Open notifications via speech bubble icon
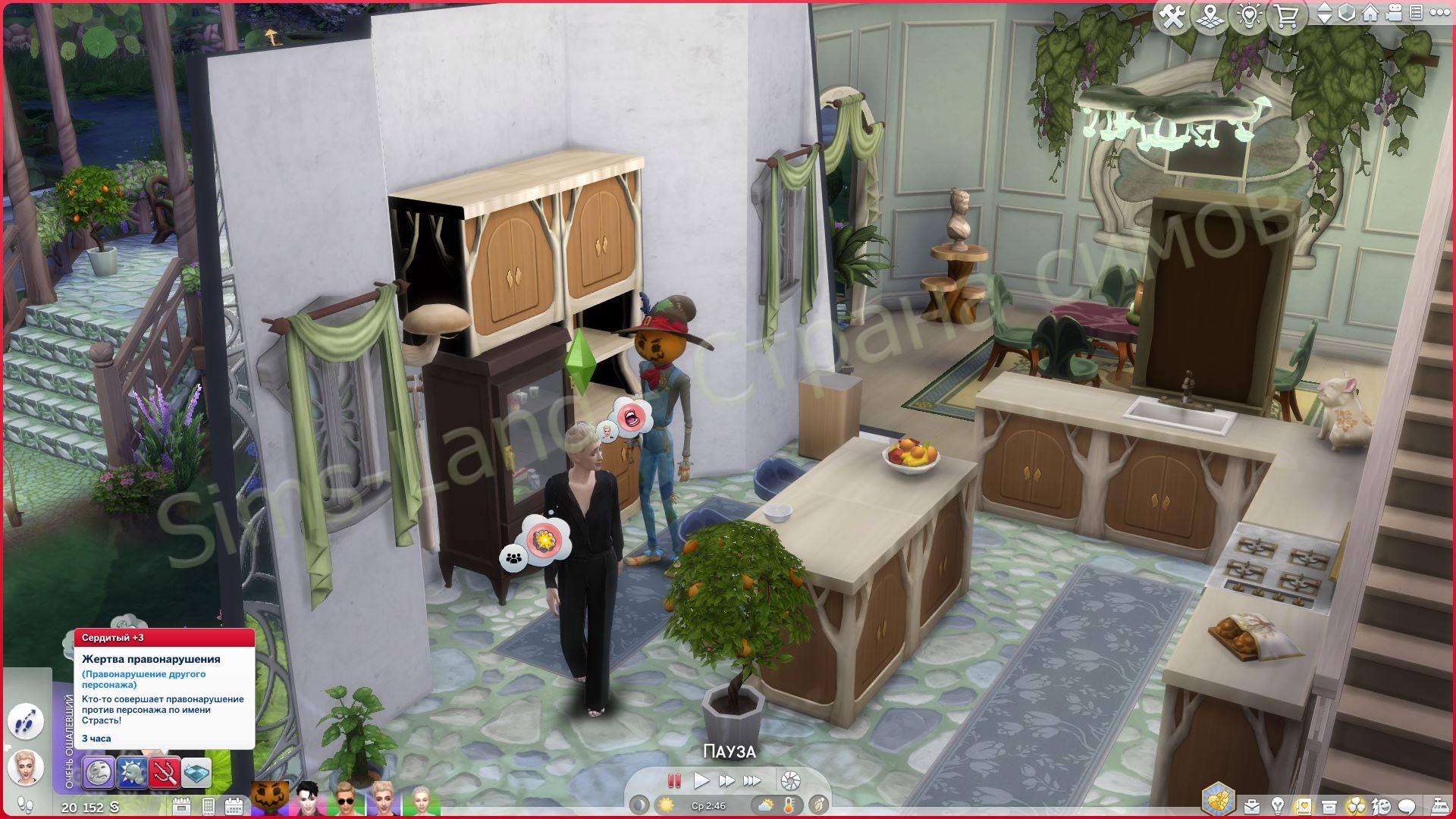 pyautogui.click(x=1406, y=806)
